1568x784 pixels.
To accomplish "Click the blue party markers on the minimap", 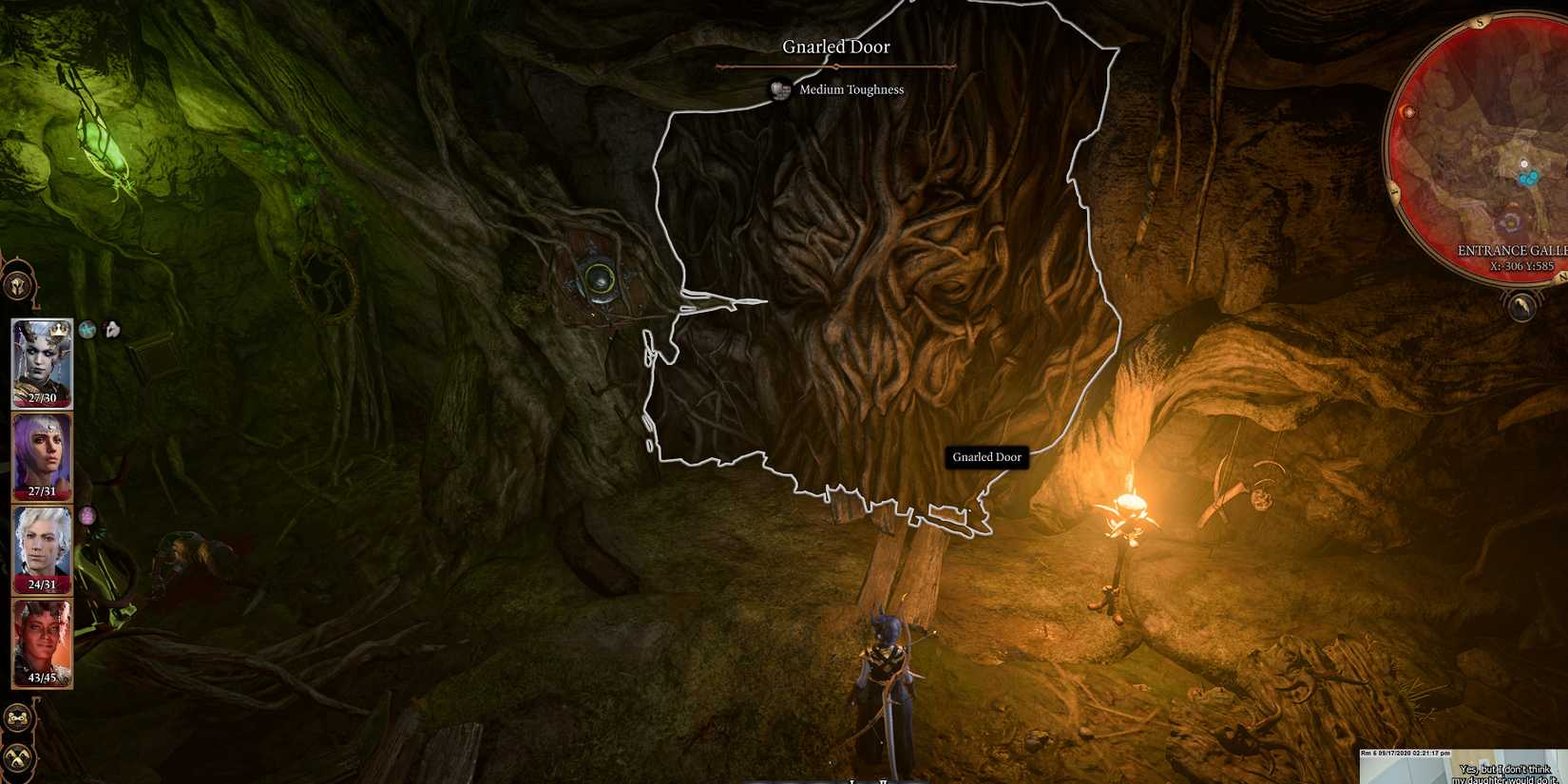I will click(1528, 176).
